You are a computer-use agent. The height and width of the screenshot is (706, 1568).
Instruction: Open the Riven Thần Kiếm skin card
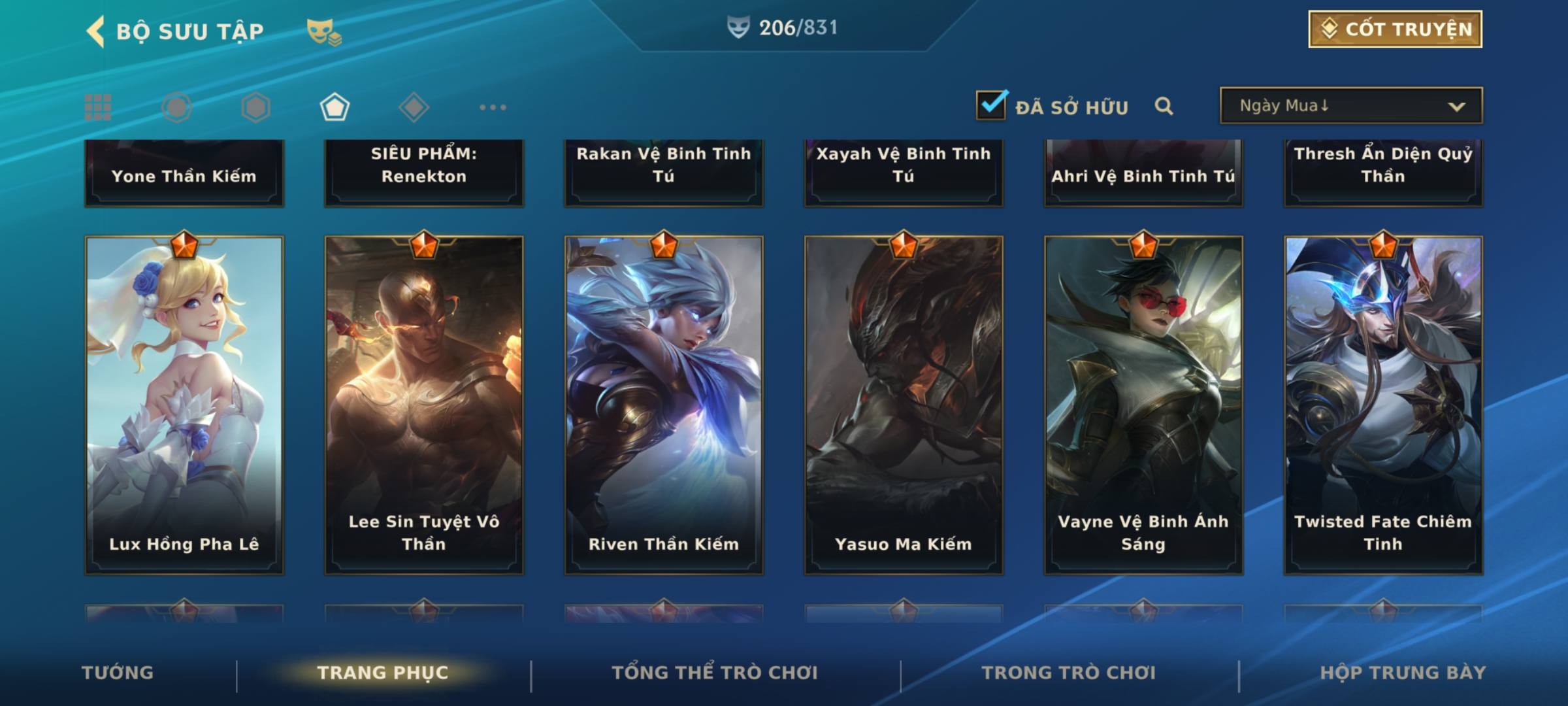664,405
